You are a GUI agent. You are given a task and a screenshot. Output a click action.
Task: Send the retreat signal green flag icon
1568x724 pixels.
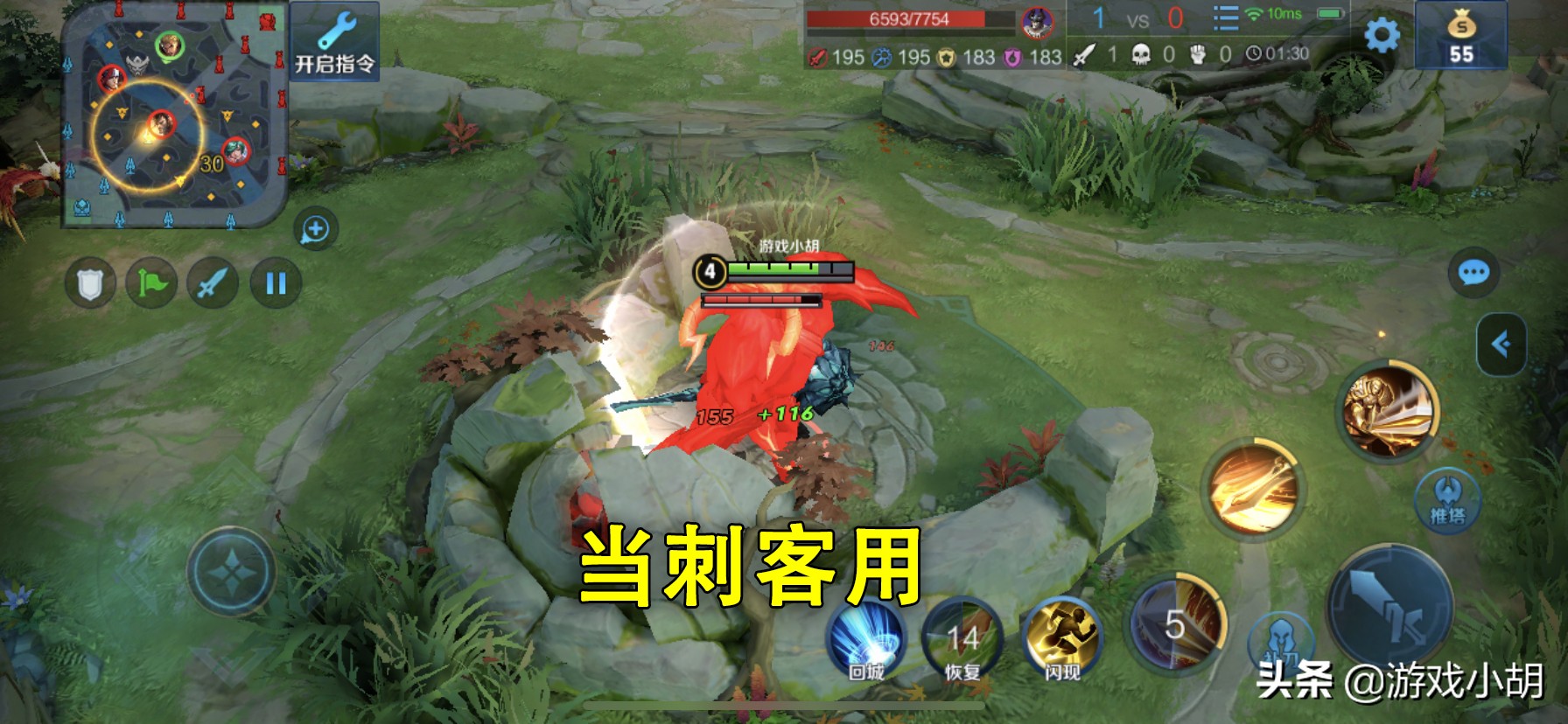click(150, 282)
